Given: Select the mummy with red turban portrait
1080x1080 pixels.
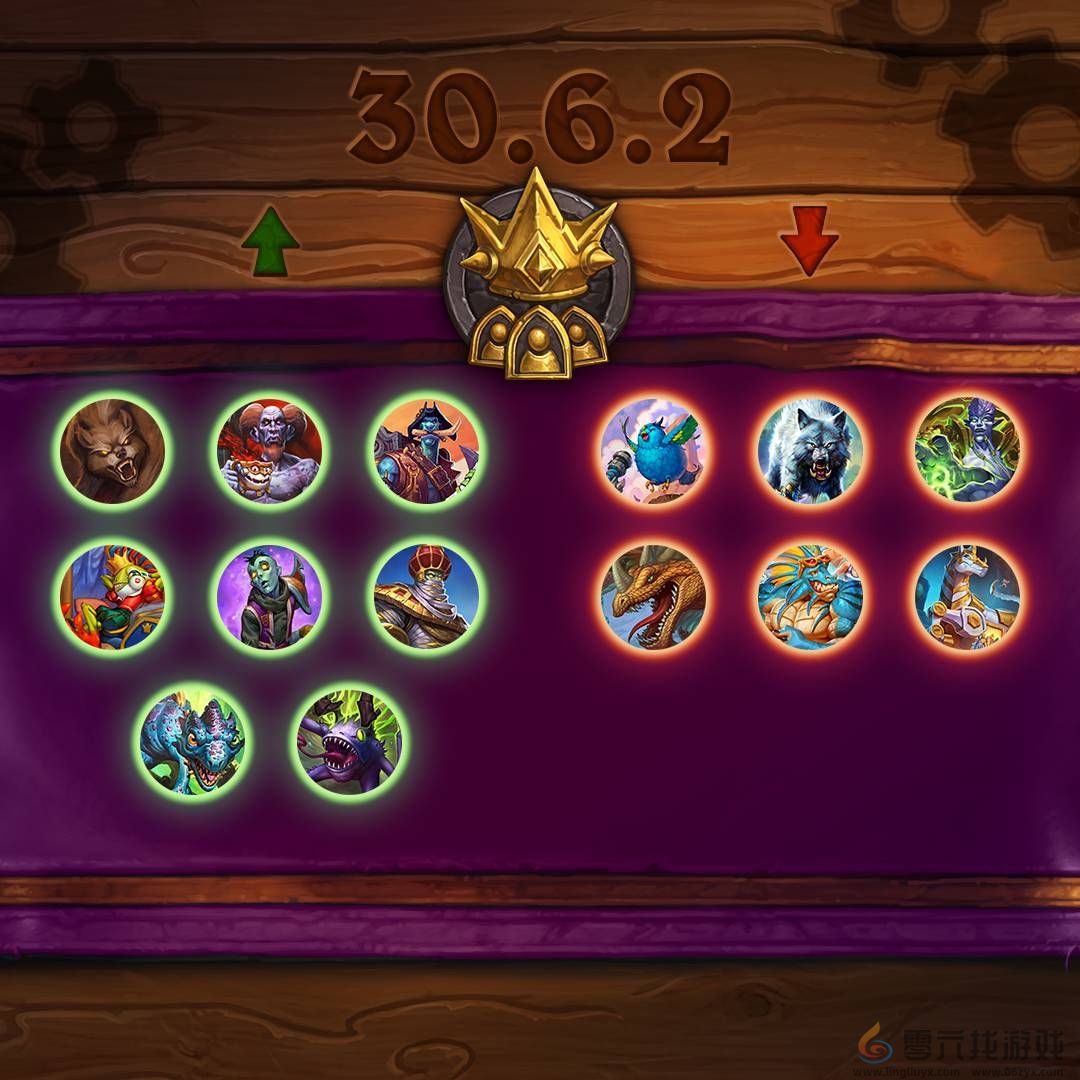Looking at the screenshot, I should 426,596.
